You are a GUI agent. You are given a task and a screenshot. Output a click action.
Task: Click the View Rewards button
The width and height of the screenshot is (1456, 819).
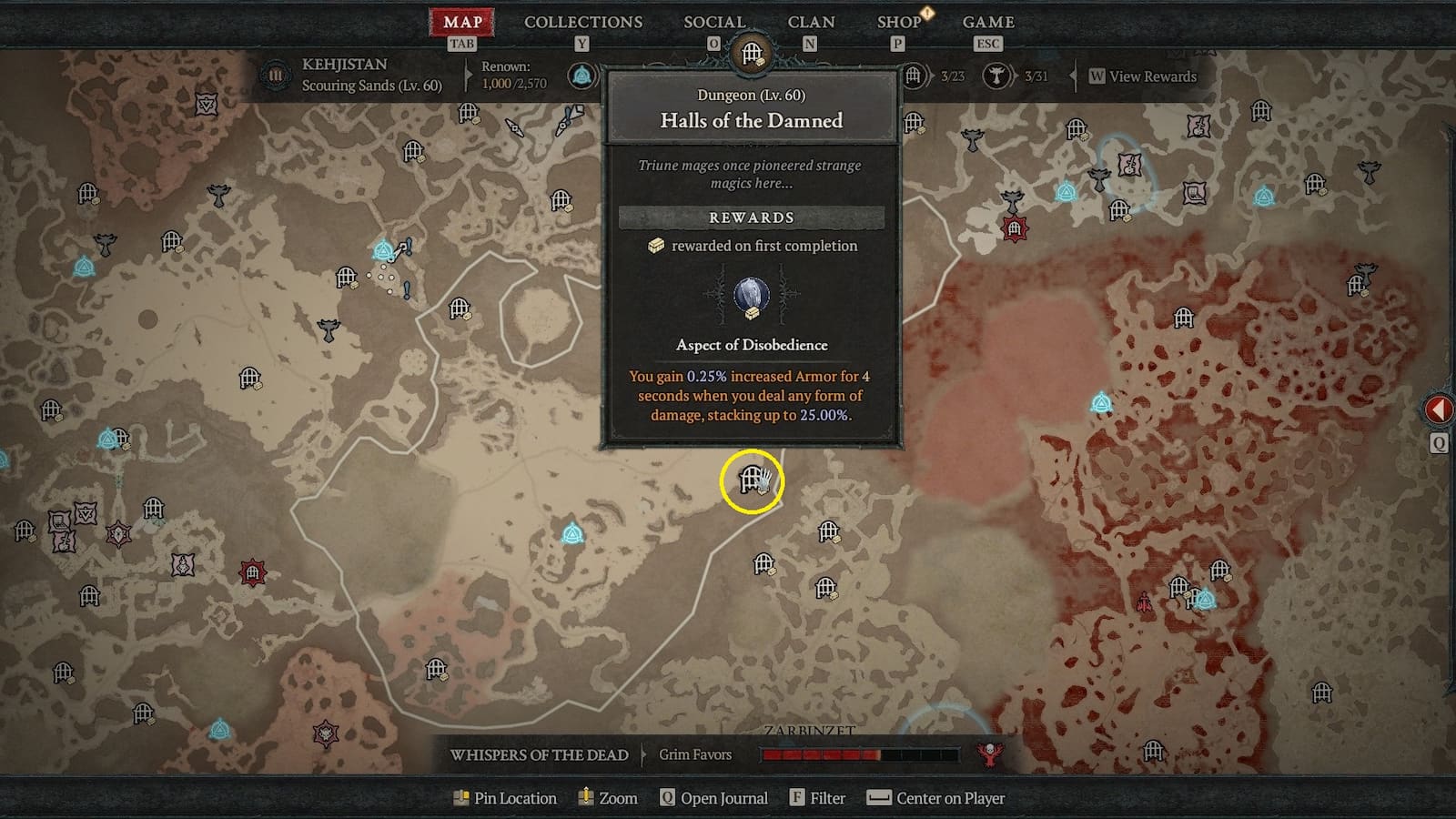tap(1140, 76)
